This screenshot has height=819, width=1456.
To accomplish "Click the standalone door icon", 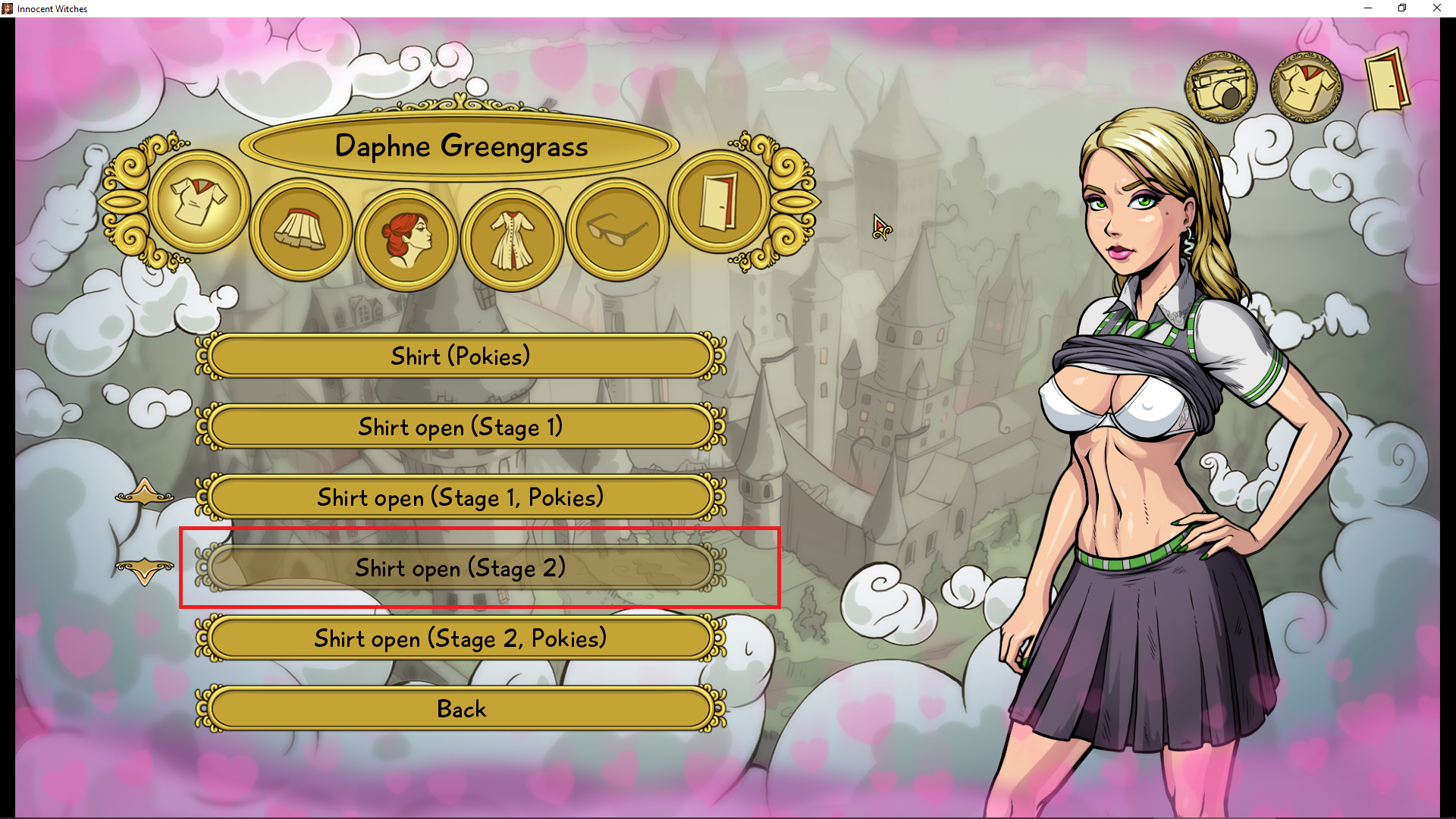I will tap(1387, 82).
